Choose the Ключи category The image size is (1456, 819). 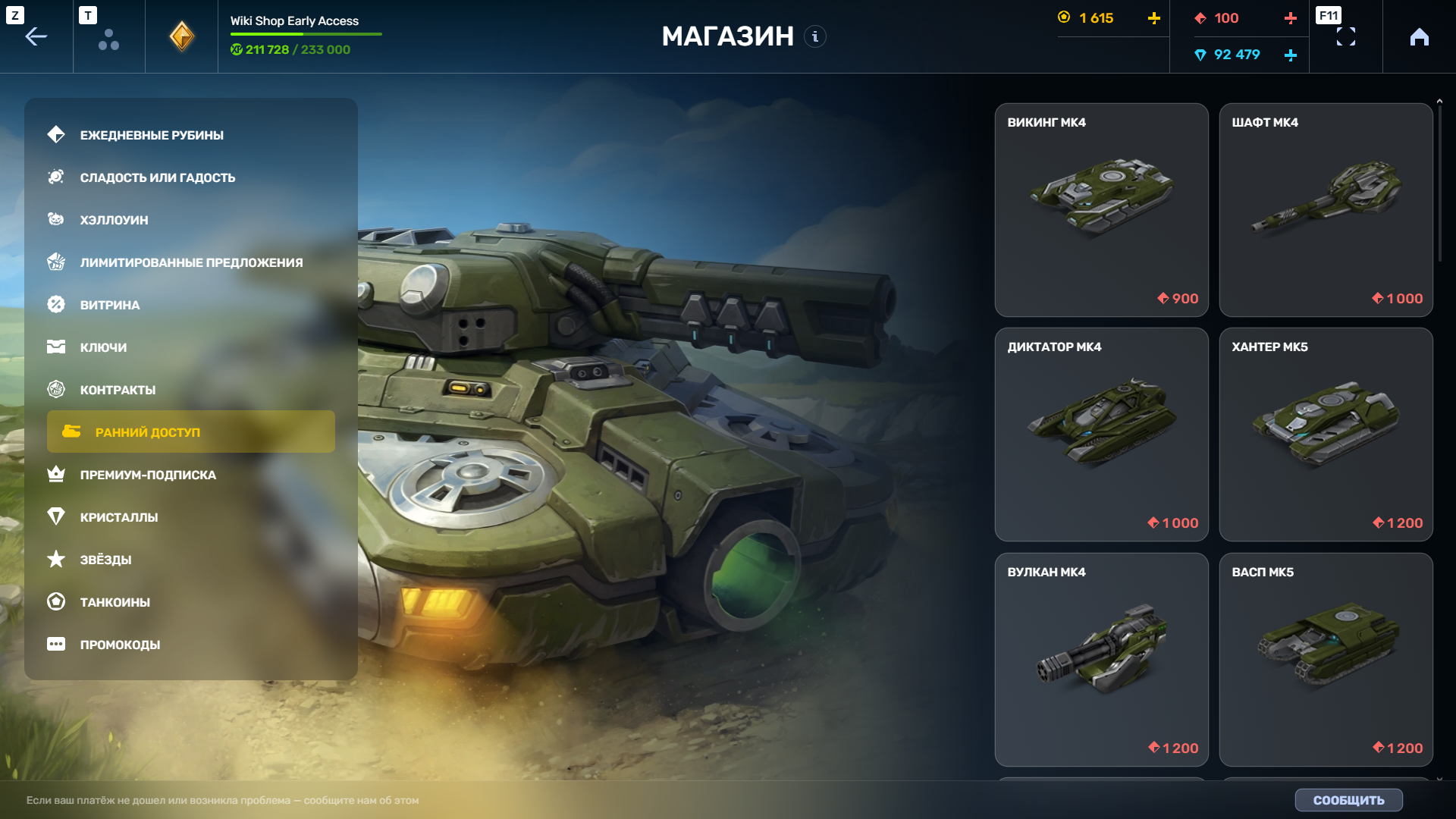[x=103, y=347]
